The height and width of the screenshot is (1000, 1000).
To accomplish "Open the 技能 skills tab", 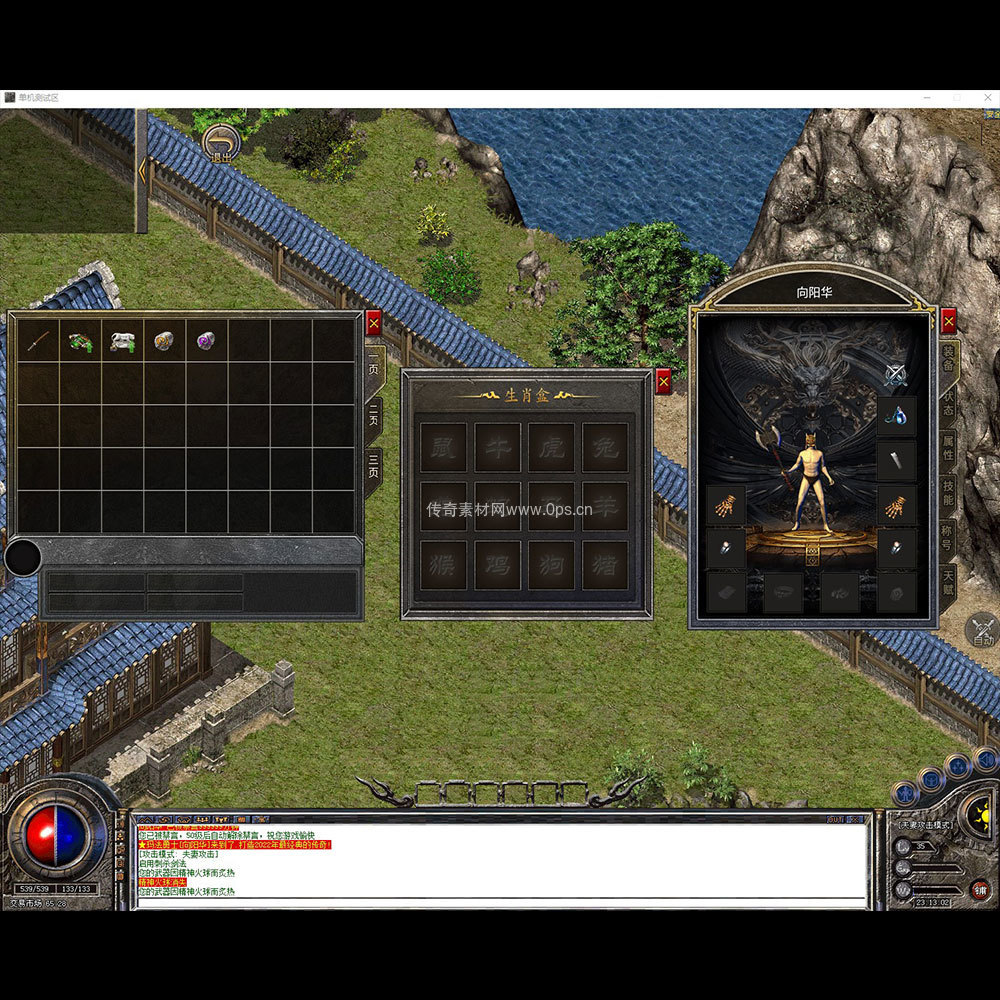I will (948, 492).
